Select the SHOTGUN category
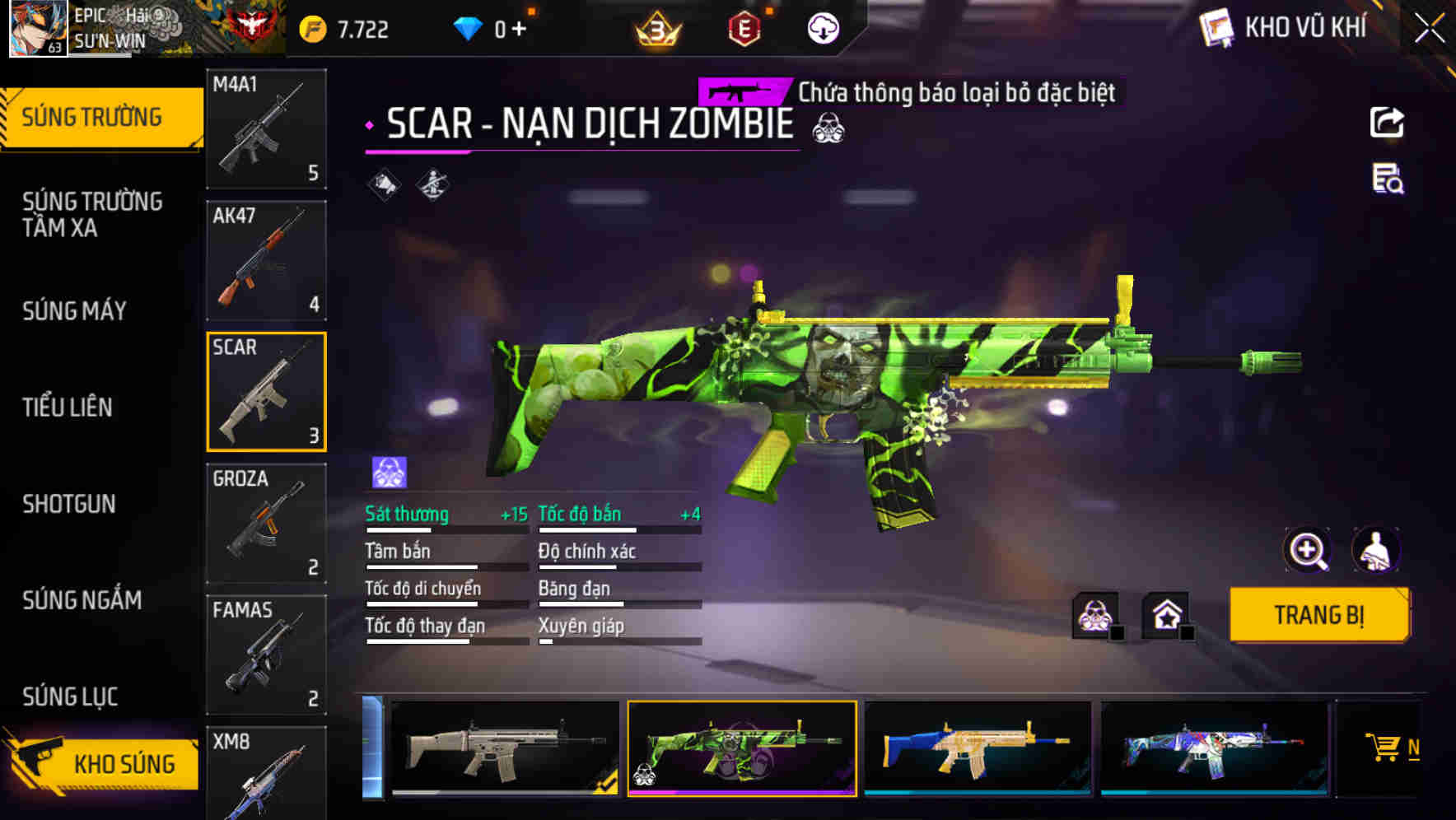 [70, 504]
